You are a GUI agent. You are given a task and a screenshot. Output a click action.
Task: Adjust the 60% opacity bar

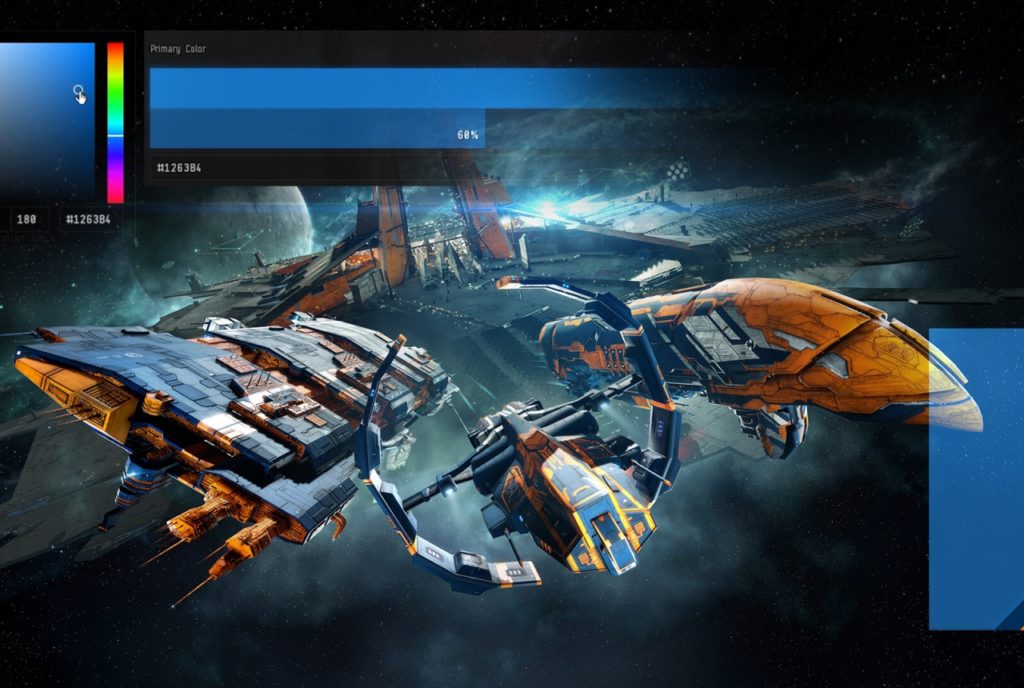coord(317,129)
